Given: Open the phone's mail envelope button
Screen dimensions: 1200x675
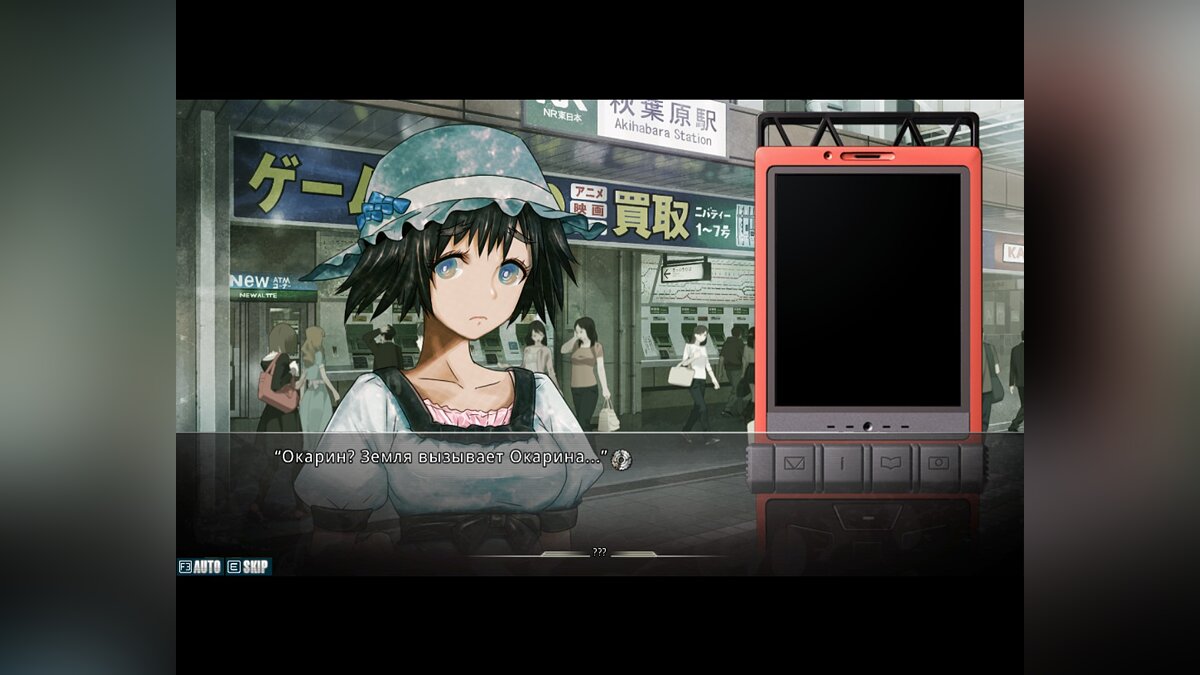Looking at the screenshot, I should (796, 463).
